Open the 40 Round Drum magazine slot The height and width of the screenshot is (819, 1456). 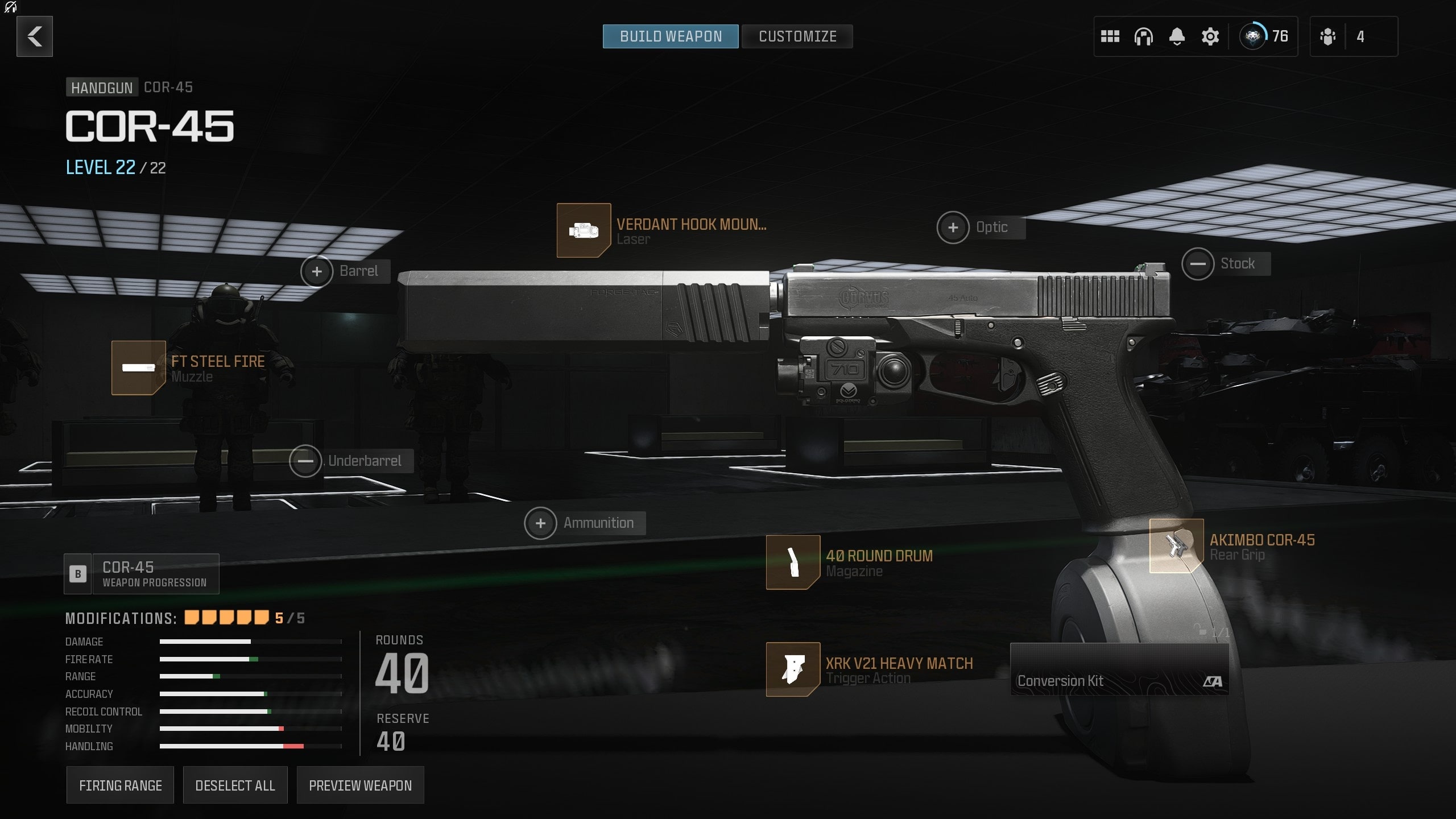pos(793,563)
